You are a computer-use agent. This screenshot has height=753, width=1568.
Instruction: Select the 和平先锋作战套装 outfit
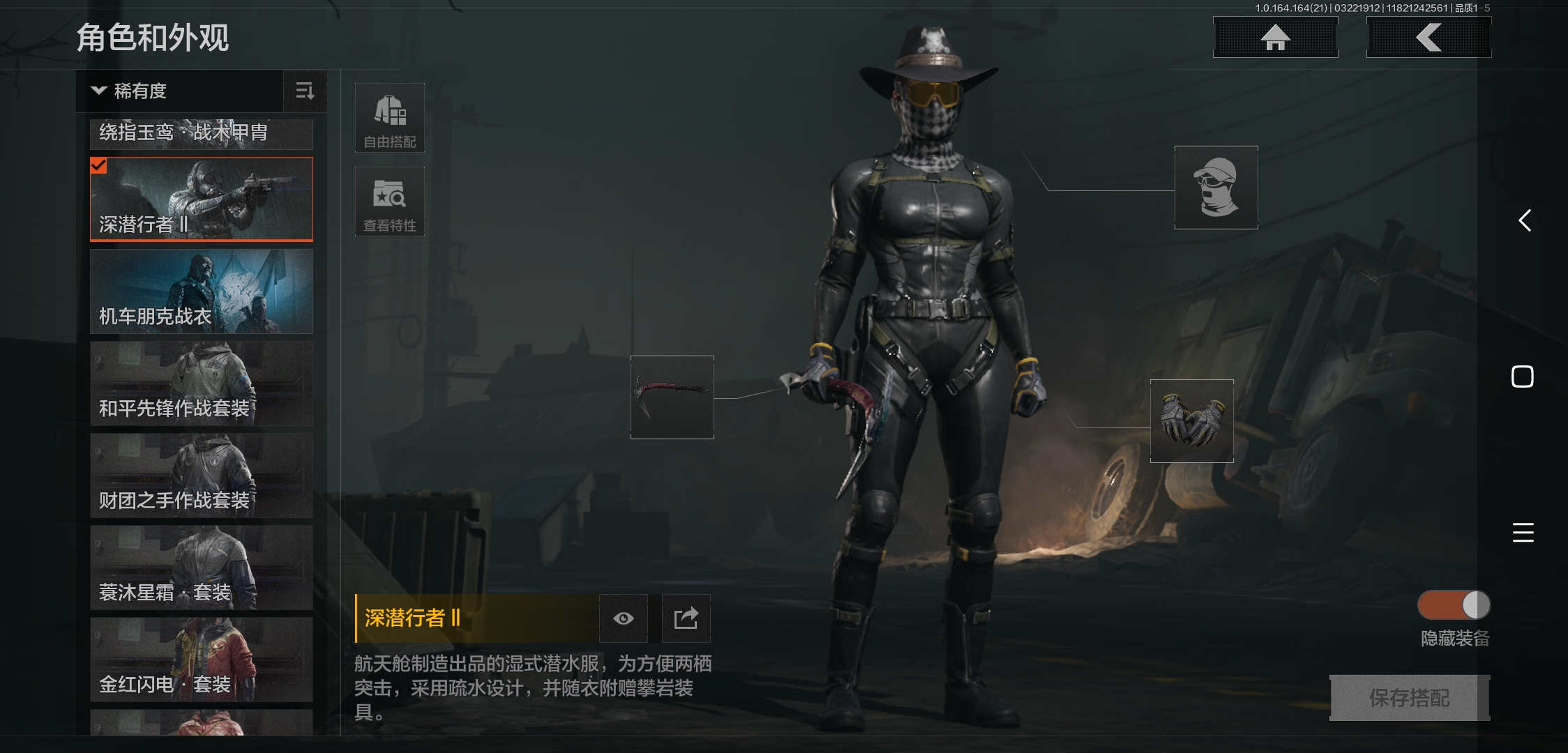pos(201,383)
